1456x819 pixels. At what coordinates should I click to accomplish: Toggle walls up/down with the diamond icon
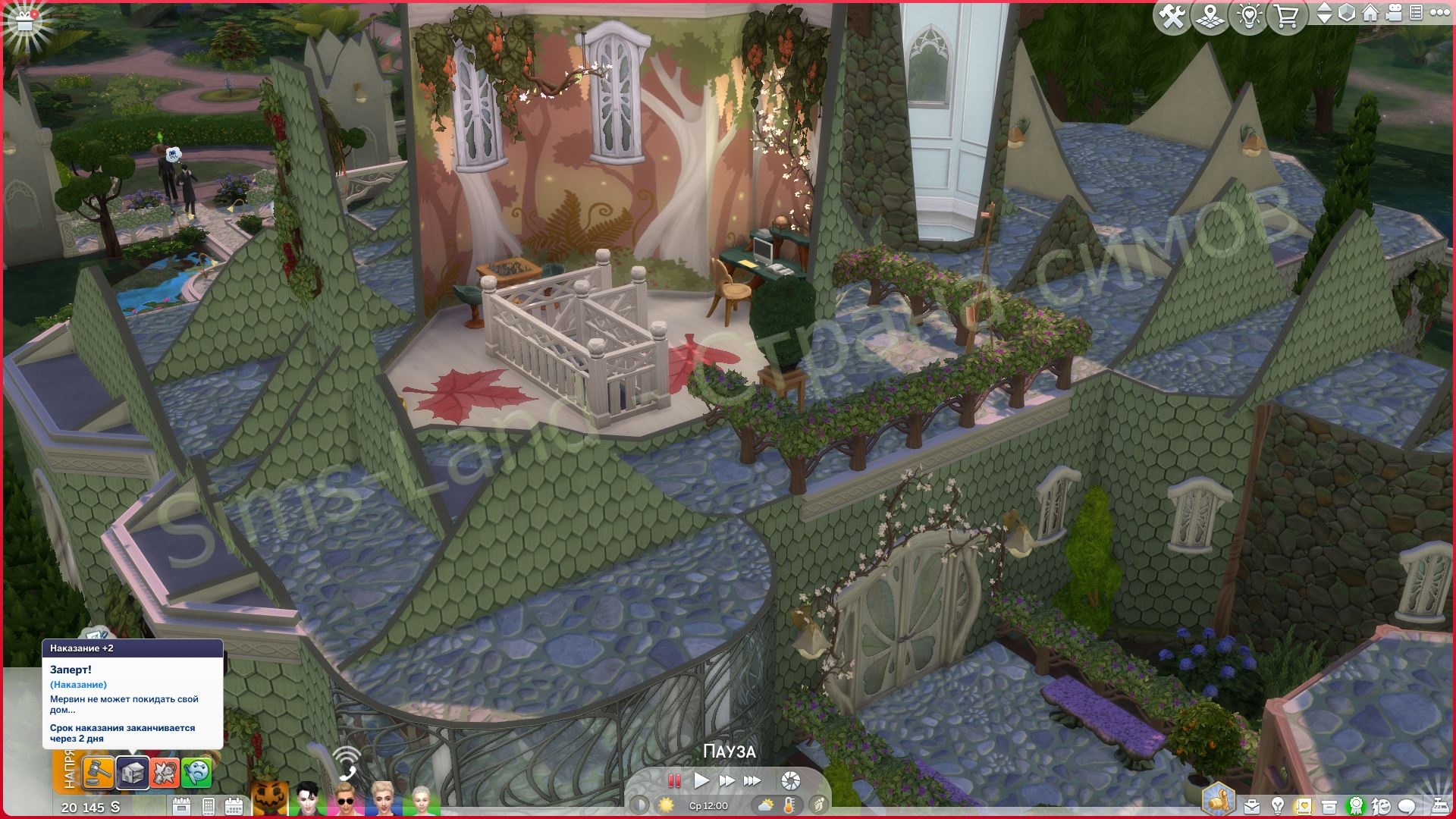(1325, 14)
